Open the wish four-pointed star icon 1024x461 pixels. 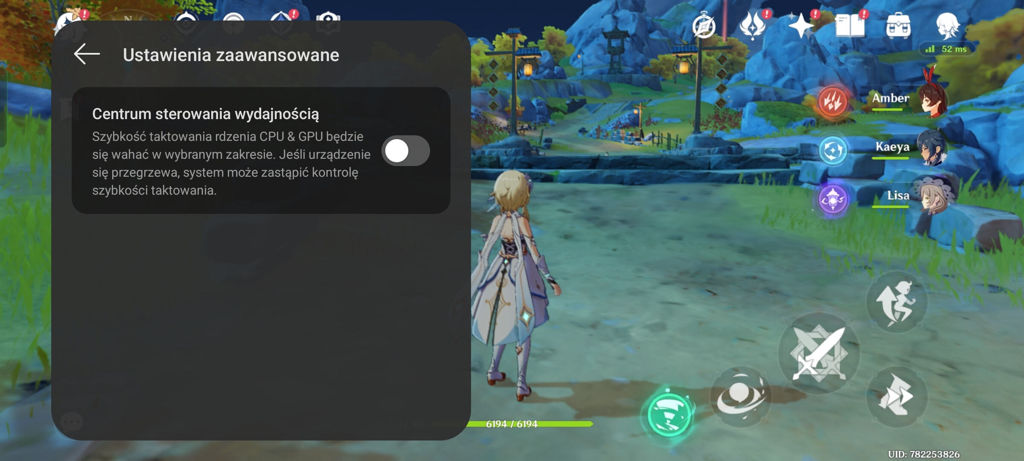click(801, 26)
